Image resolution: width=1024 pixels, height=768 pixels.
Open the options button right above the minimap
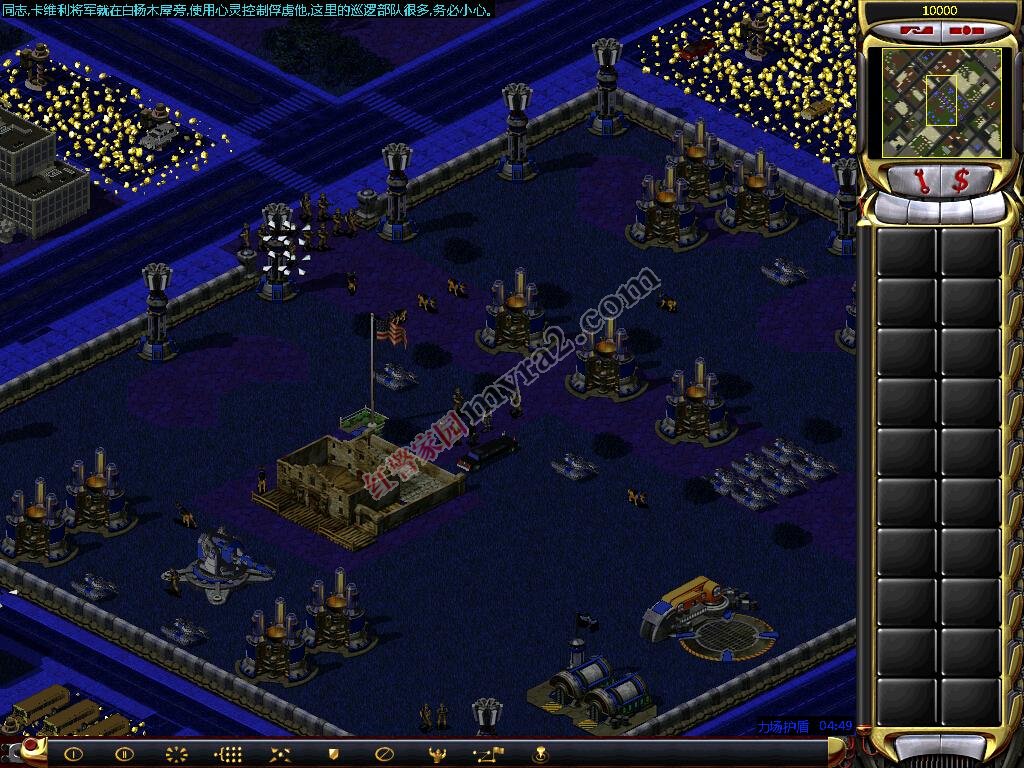pos(965,30)
